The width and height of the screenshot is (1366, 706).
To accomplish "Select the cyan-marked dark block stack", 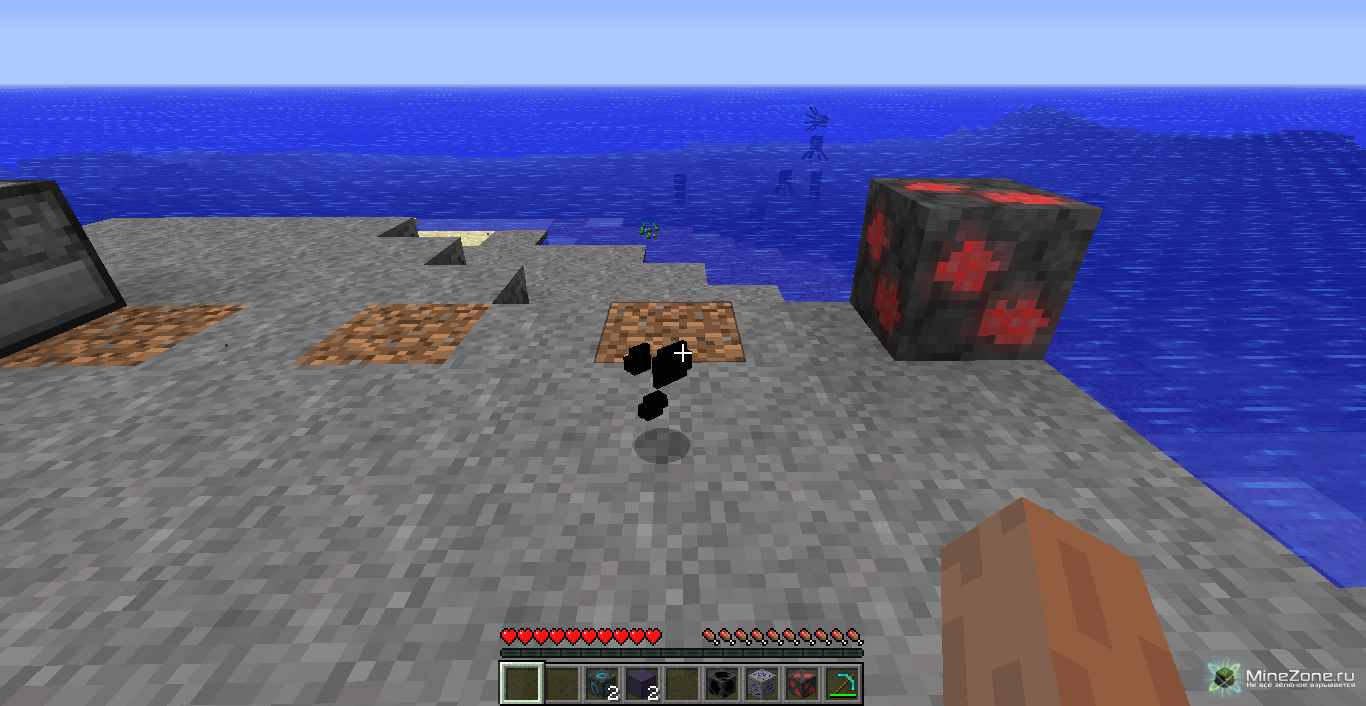I will coord(601,684).
